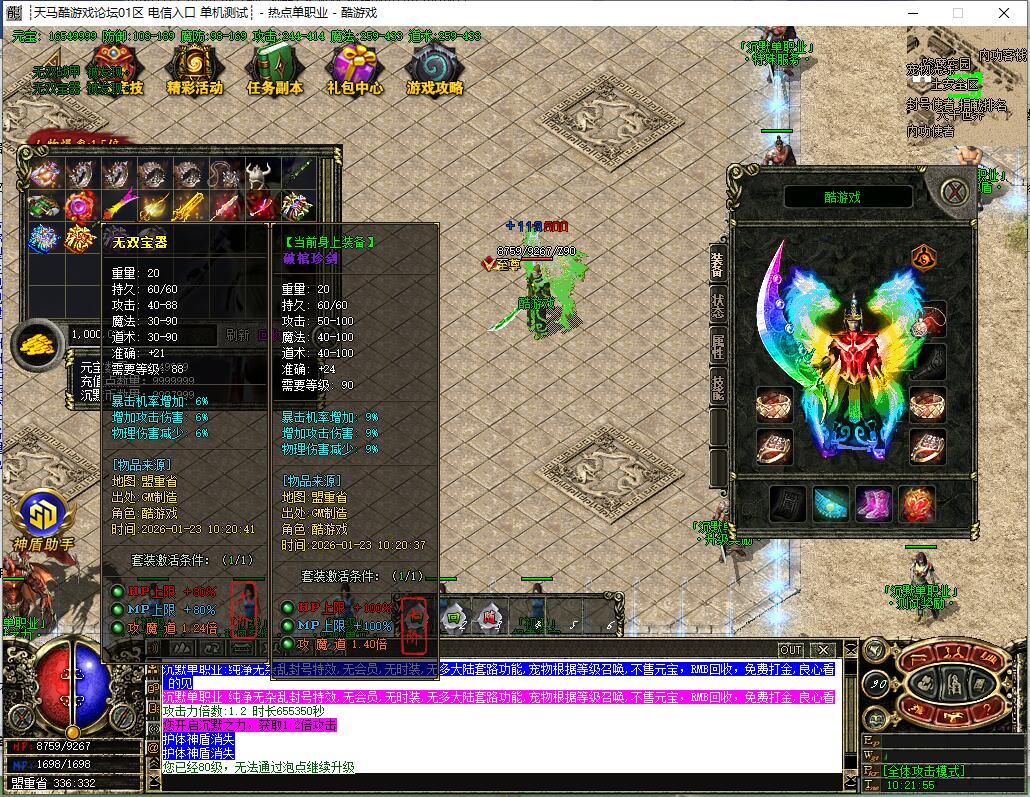
Task: Open the 礼包中心 gift center
Action: tap(355, 70)
